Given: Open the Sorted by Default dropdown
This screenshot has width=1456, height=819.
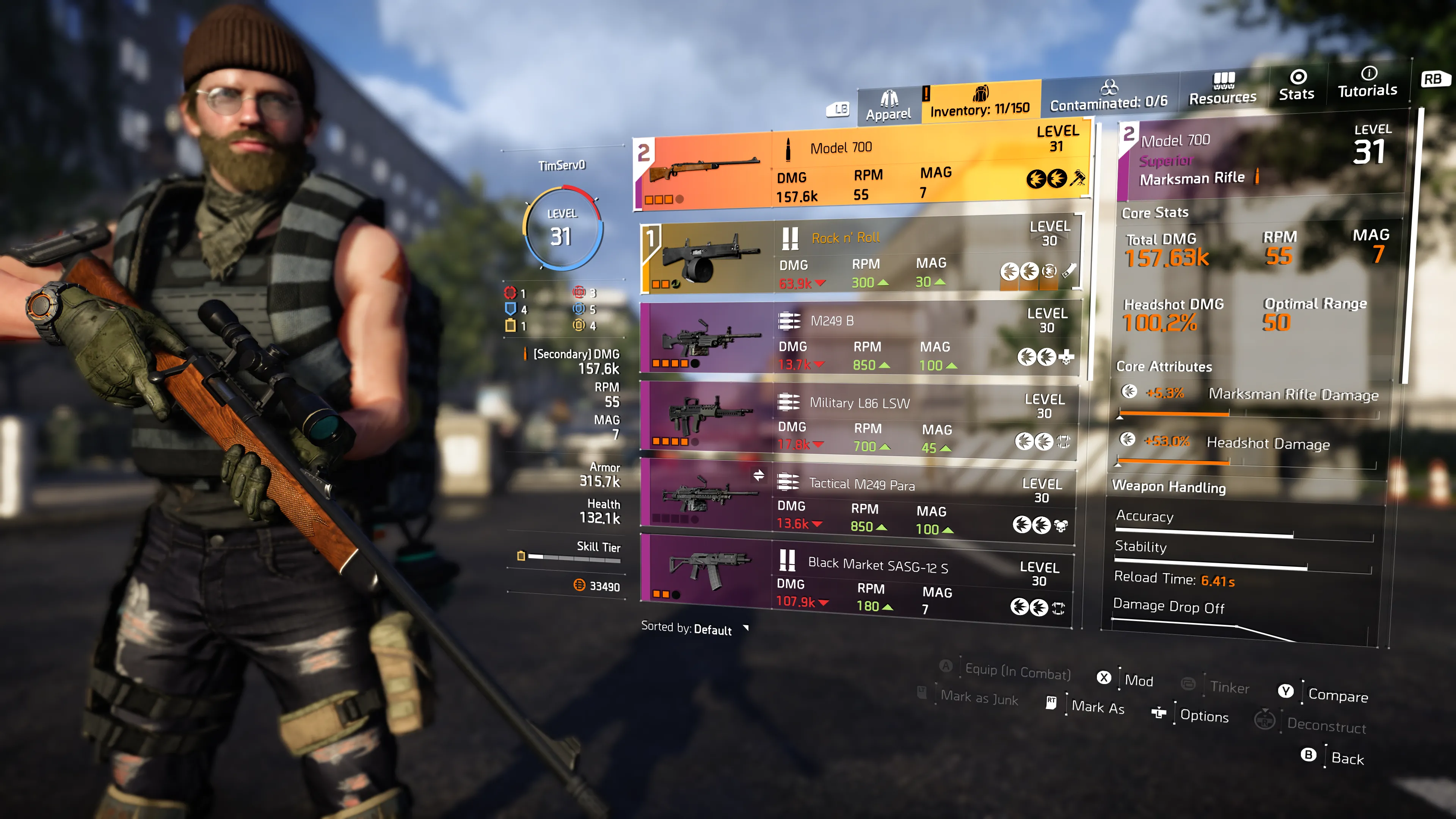Looking at the screenshot, I should pos(695,629).
